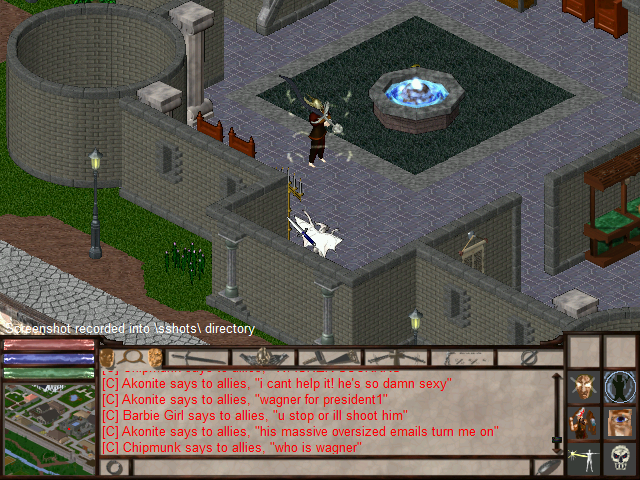Image resolution: width=640 pixels, height=480 pixels.
Task: Select the dark figure silhouette in circle icon
Action: [620, 387]
